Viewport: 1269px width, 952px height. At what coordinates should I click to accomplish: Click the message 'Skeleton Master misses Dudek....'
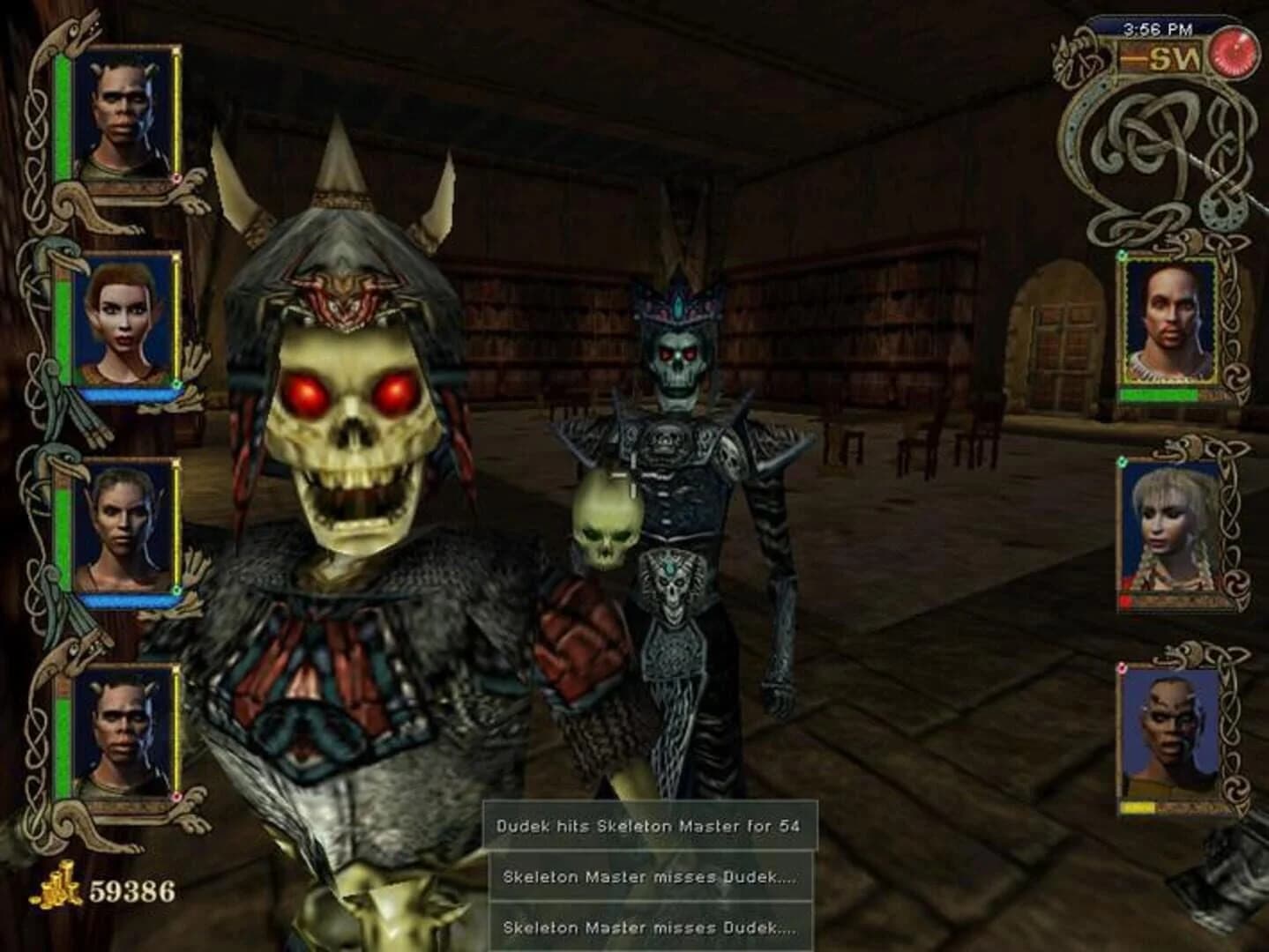pos(647,875)
